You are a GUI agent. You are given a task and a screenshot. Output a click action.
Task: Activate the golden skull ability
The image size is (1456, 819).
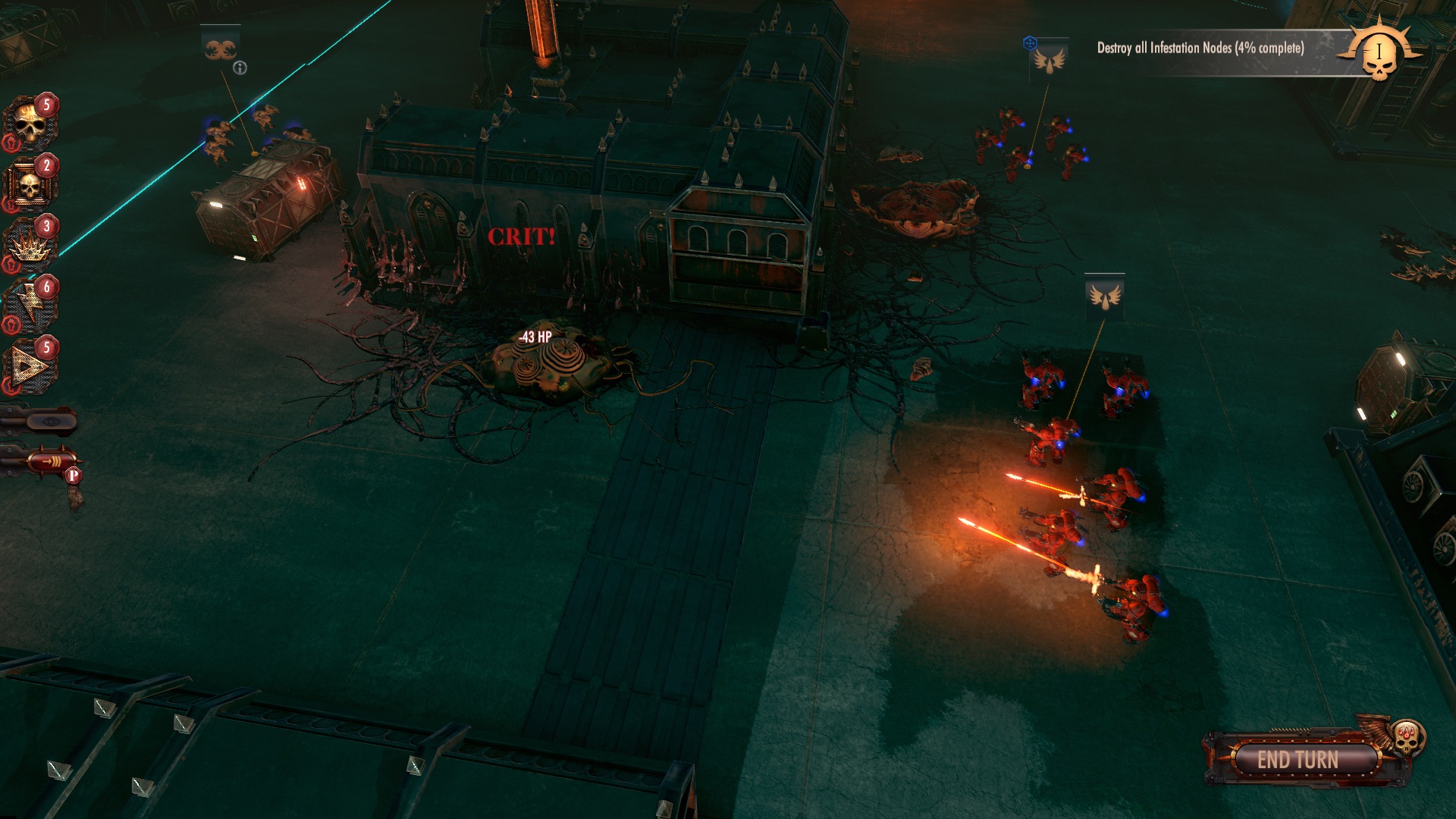tap(29, 125)
